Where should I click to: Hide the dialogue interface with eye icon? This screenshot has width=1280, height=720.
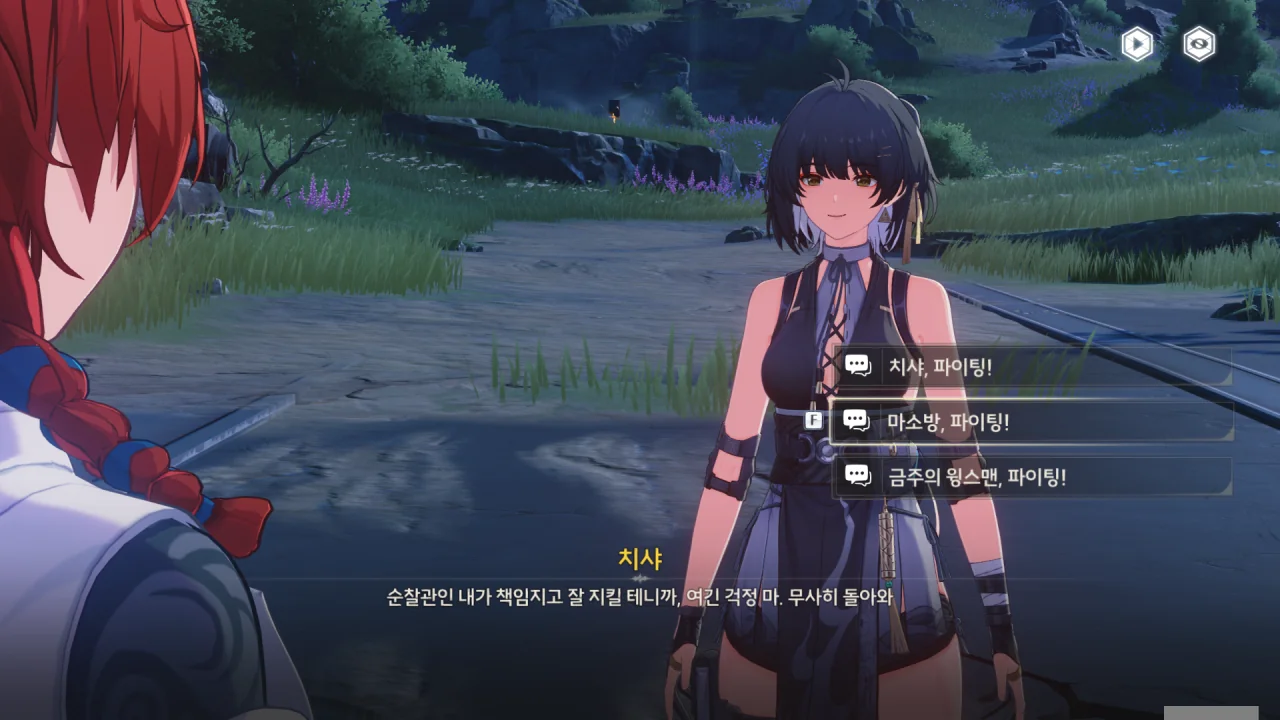tap(1199, 44)
